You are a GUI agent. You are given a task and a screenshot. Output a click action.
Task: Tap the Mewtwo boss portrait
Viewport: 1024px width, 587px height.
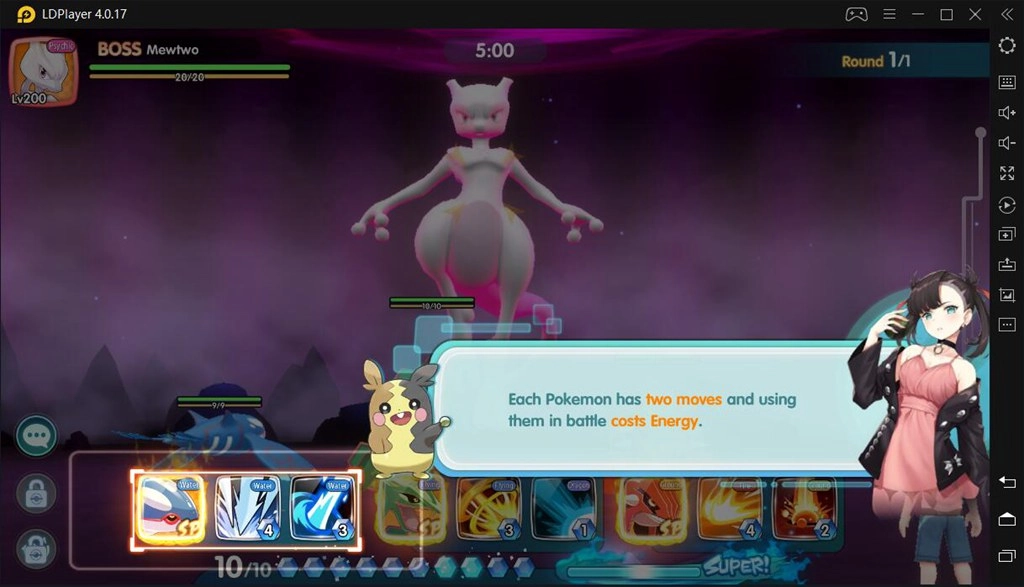click(42, 72)
